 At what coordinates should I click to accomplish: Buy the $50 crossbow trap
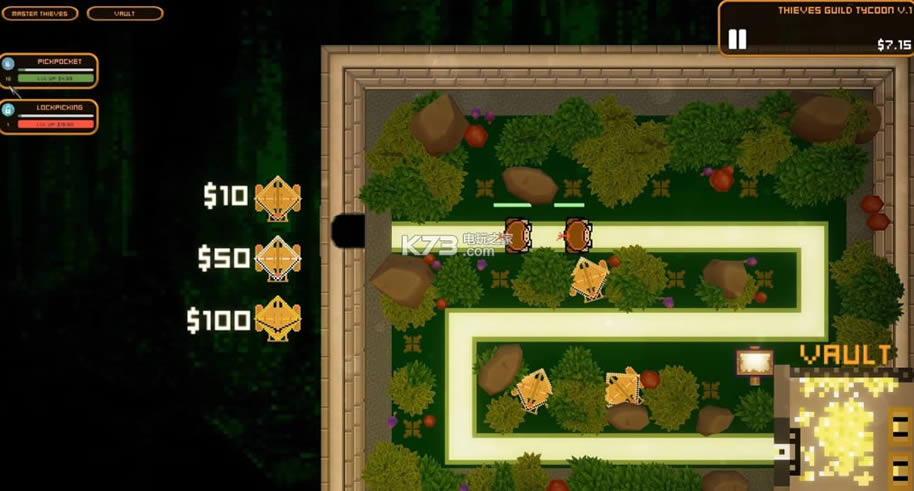tap(277, 259)
